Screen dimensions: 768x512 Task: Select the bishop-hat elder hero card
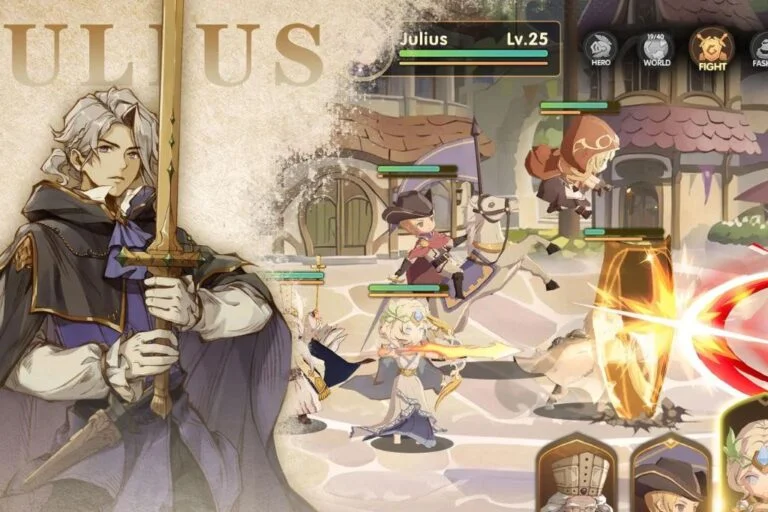coord(575,474)
